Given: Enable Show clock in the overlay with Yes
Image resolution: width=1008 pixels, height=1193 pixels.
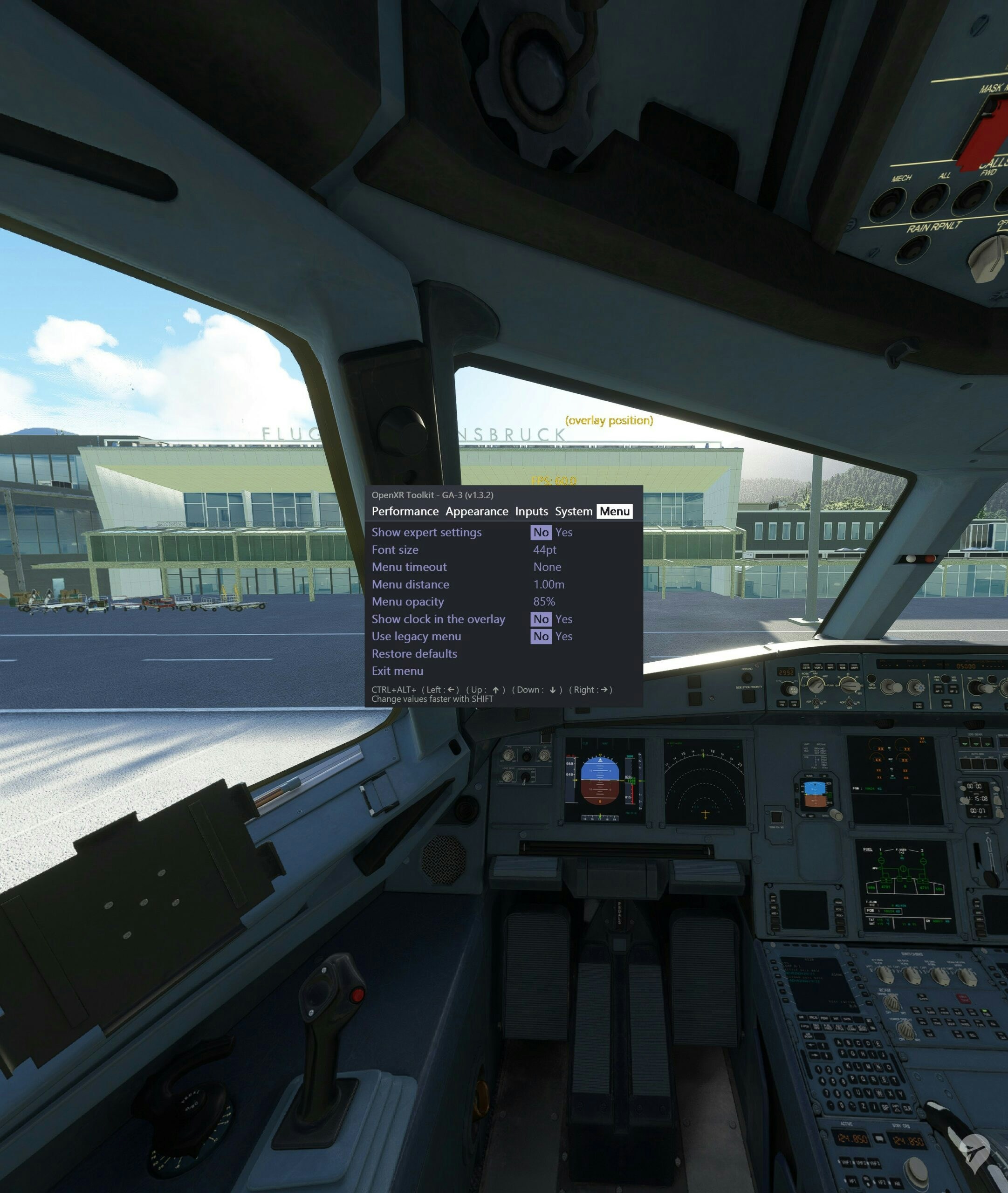Looking at the screenshot, I should point(563,619).
